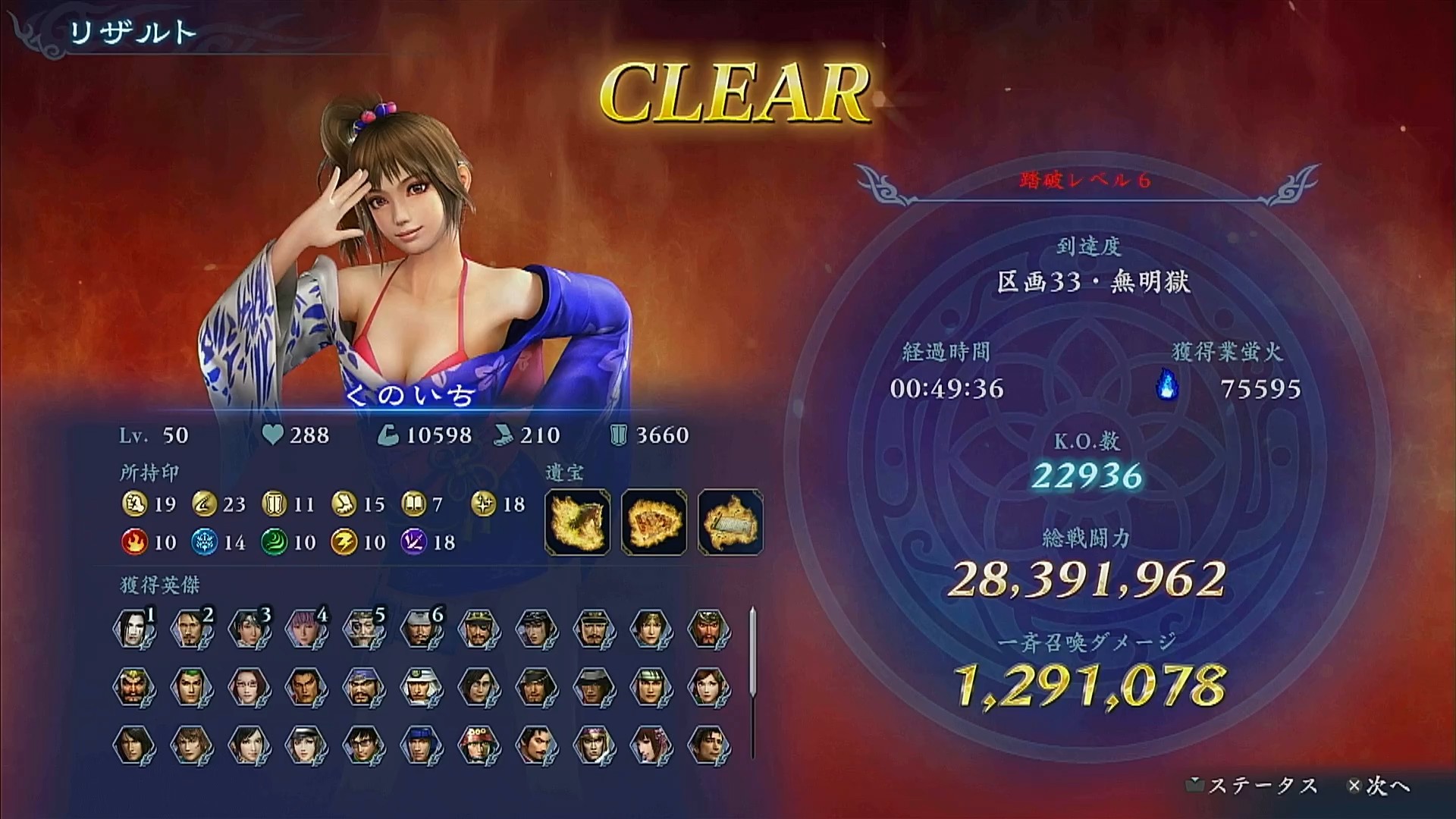1456x819 pixels.
Task: Choose the flaming scroll relic
Action: coord(730,522)
